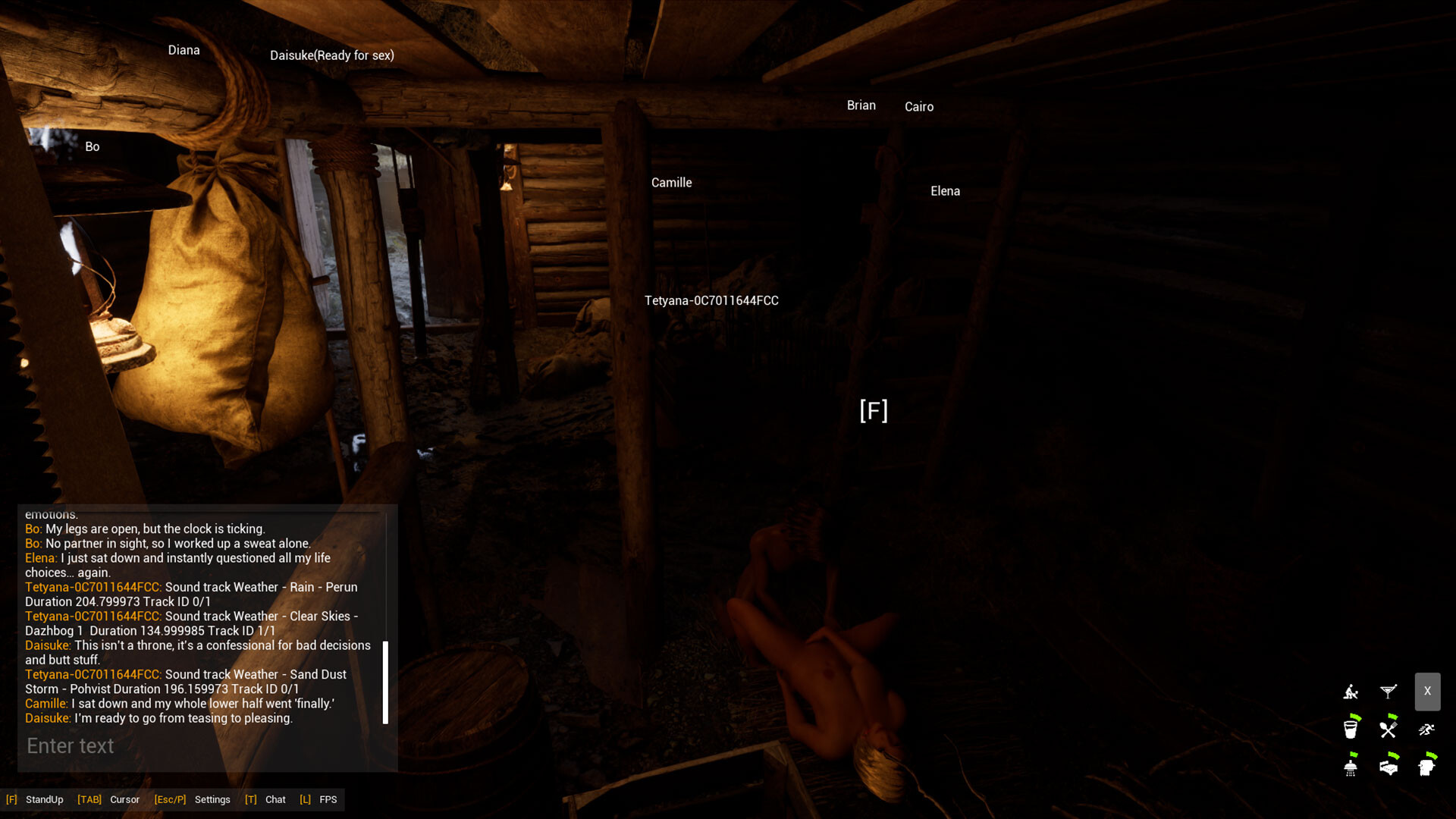
Task: Select the sleep bed icon
Action: (x=1389, y=767)
